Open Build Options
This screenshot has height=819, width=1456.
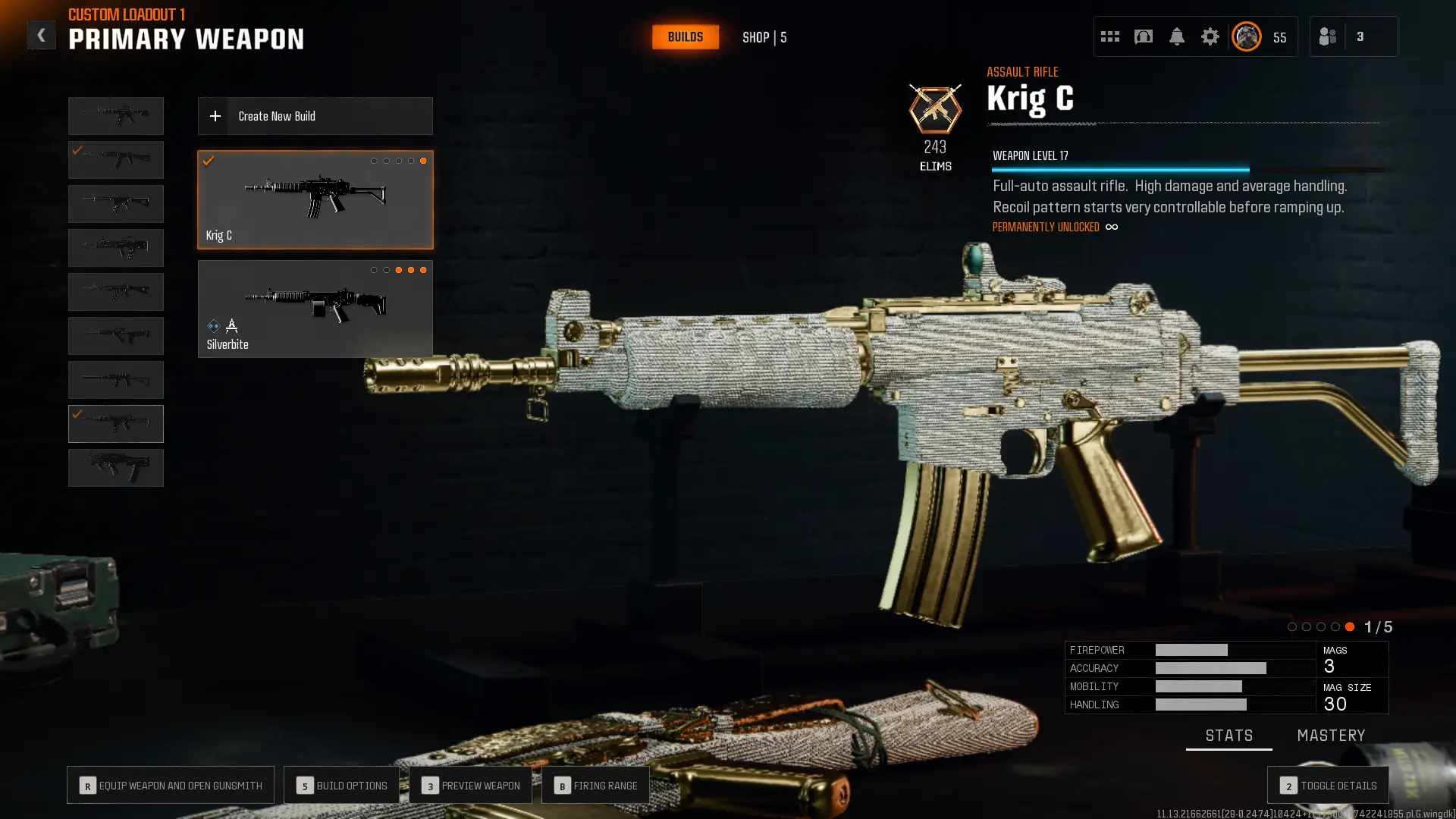(x=341, y=785)
